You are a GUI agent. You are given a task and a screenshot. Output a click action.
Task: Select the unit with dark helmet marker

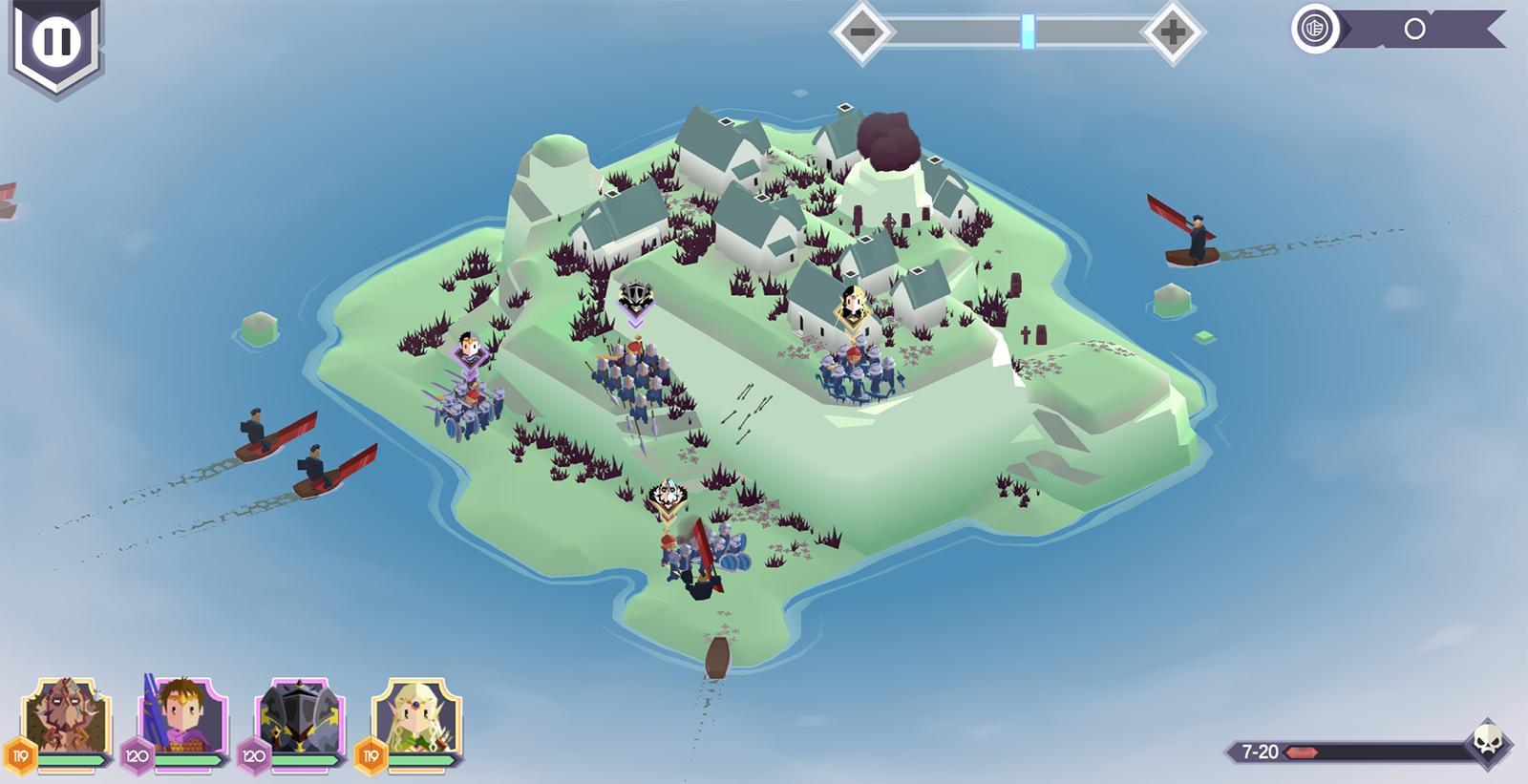[x=633, y=376]
